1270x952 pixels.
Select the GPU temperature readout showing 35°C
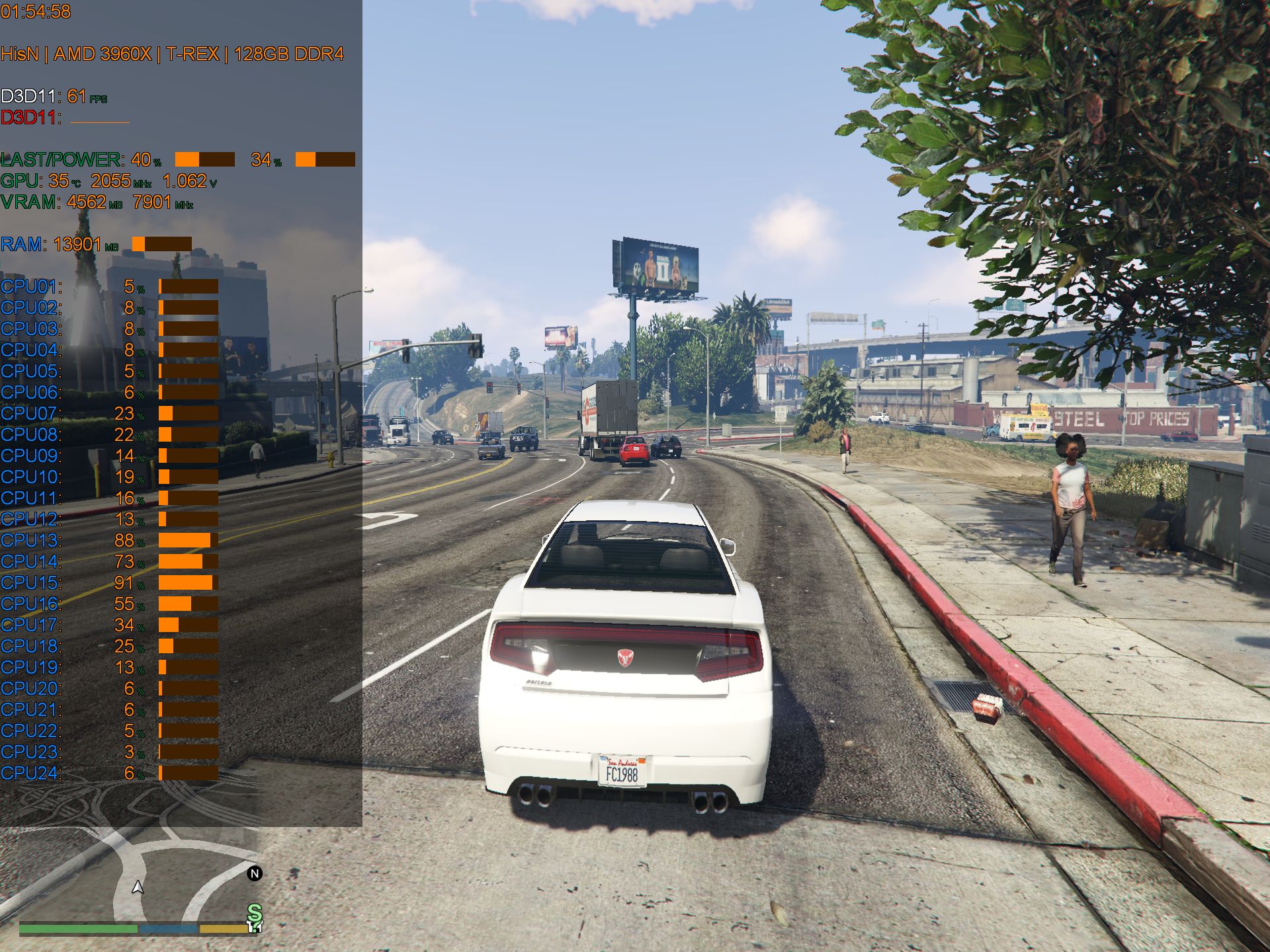[x=60, y=178]
